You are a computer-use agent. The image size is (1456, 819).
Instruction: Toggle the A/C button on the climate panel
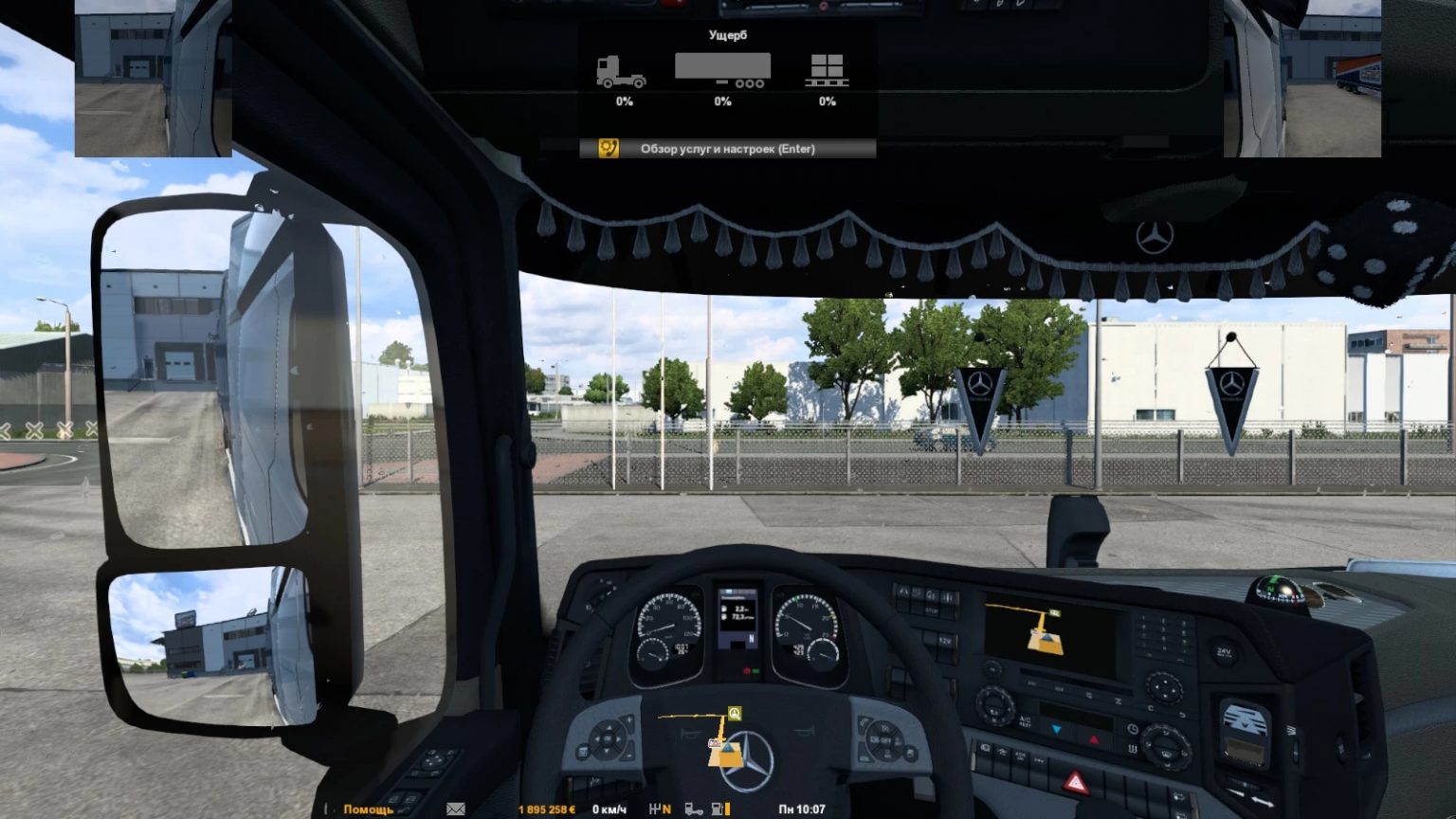pos(1025,720)
